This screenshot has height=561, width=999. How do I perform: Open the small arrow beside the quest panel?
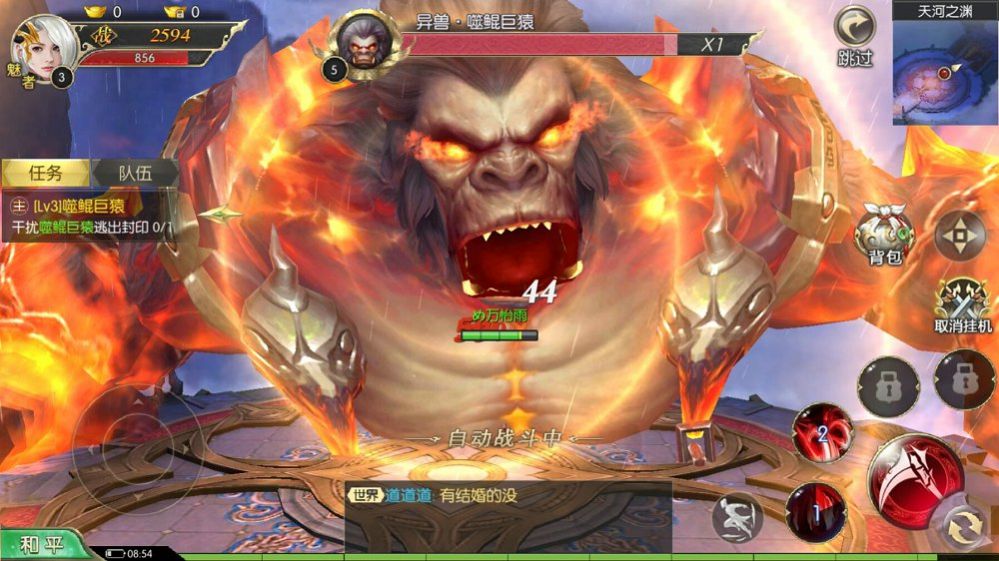222,214
